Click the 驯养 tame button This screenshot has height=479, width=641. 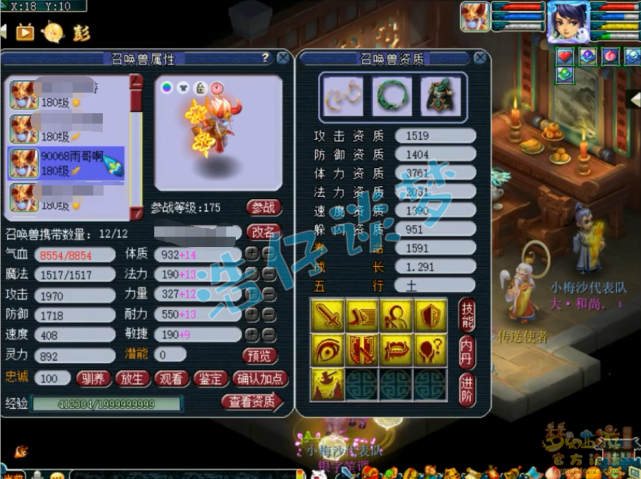point(92,379)
